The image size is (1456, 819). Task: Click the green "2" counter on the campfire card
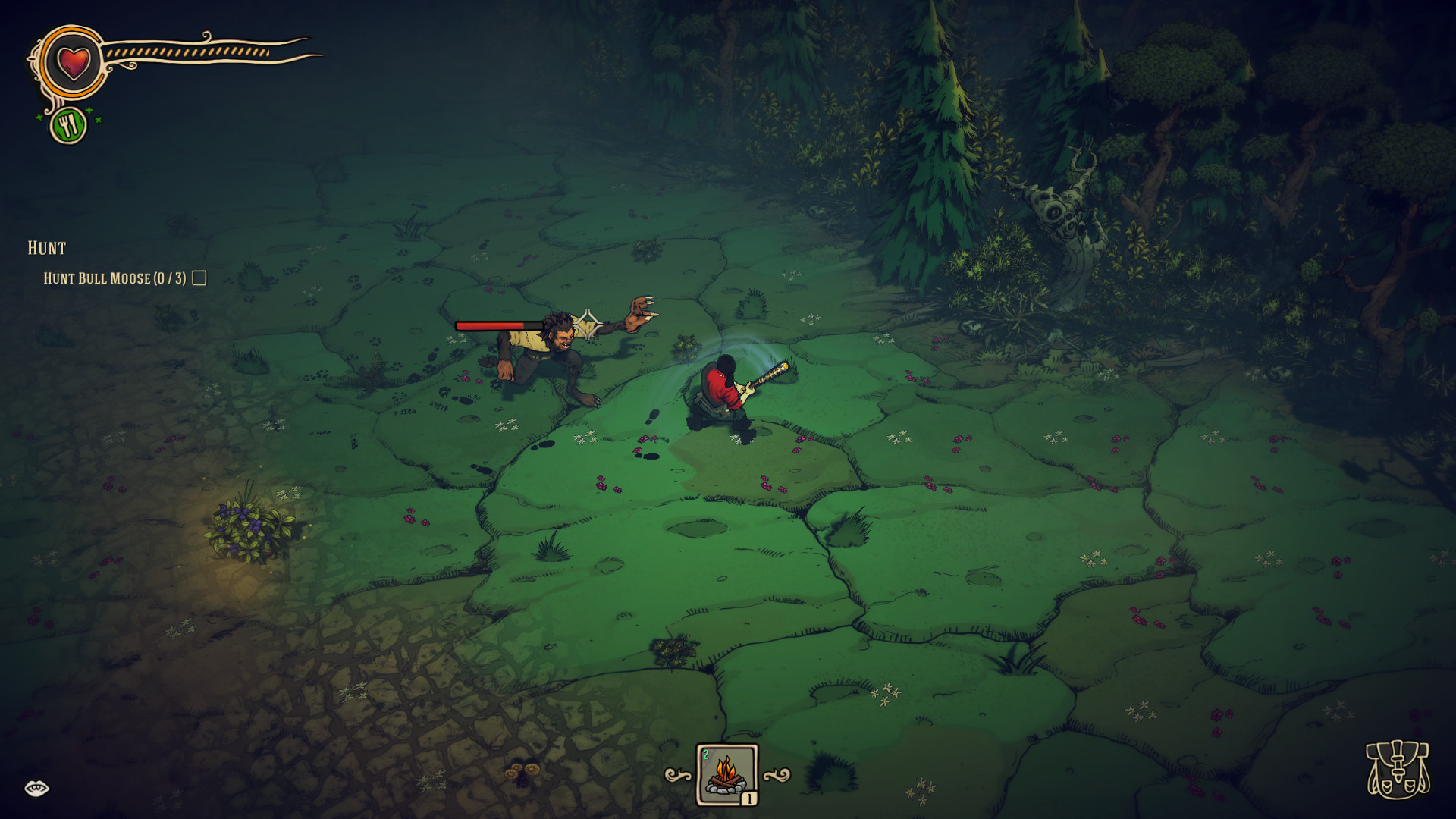(707, 753)
